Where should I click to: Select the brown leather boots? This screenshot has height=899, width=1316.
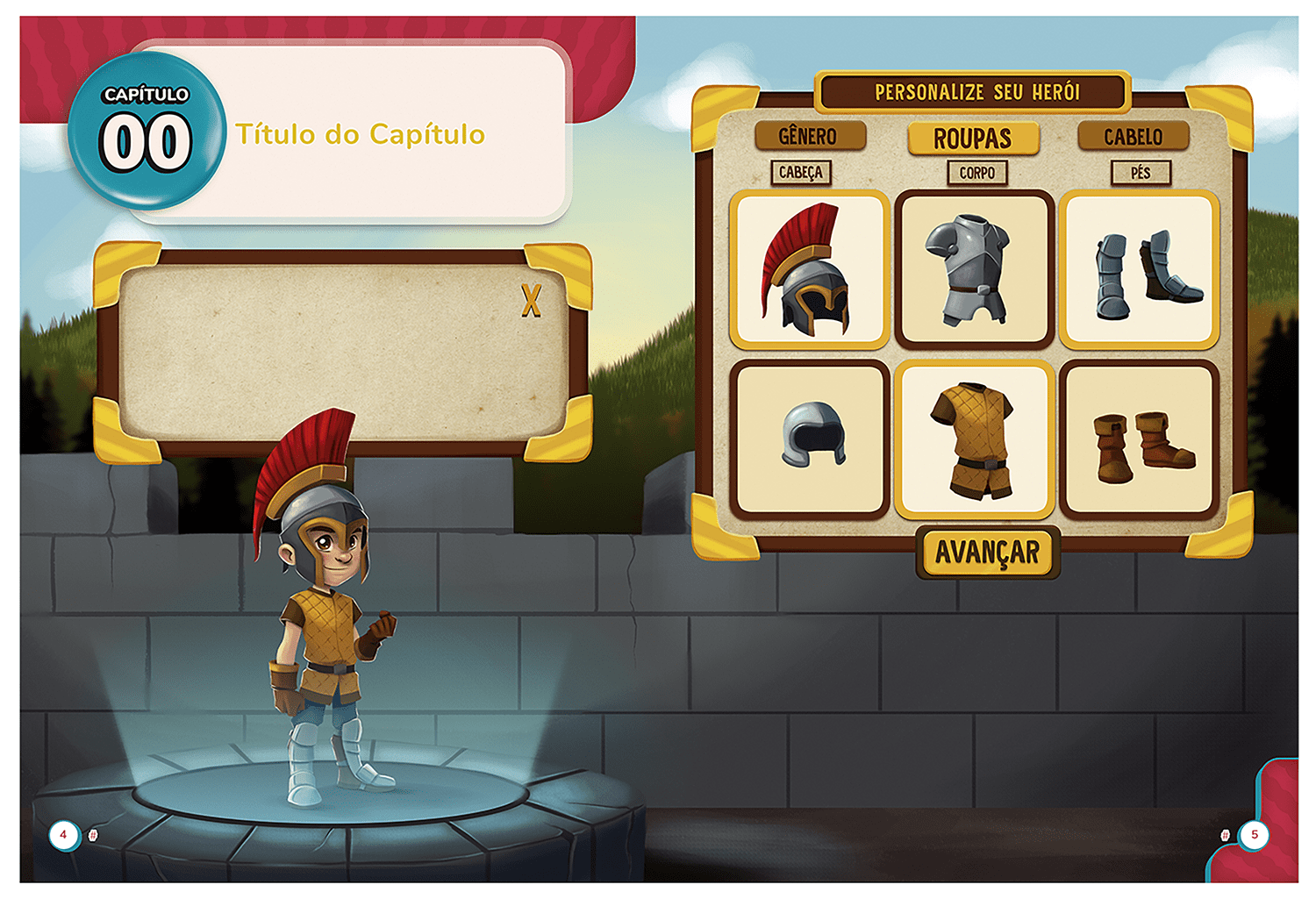click(1139, 438)
